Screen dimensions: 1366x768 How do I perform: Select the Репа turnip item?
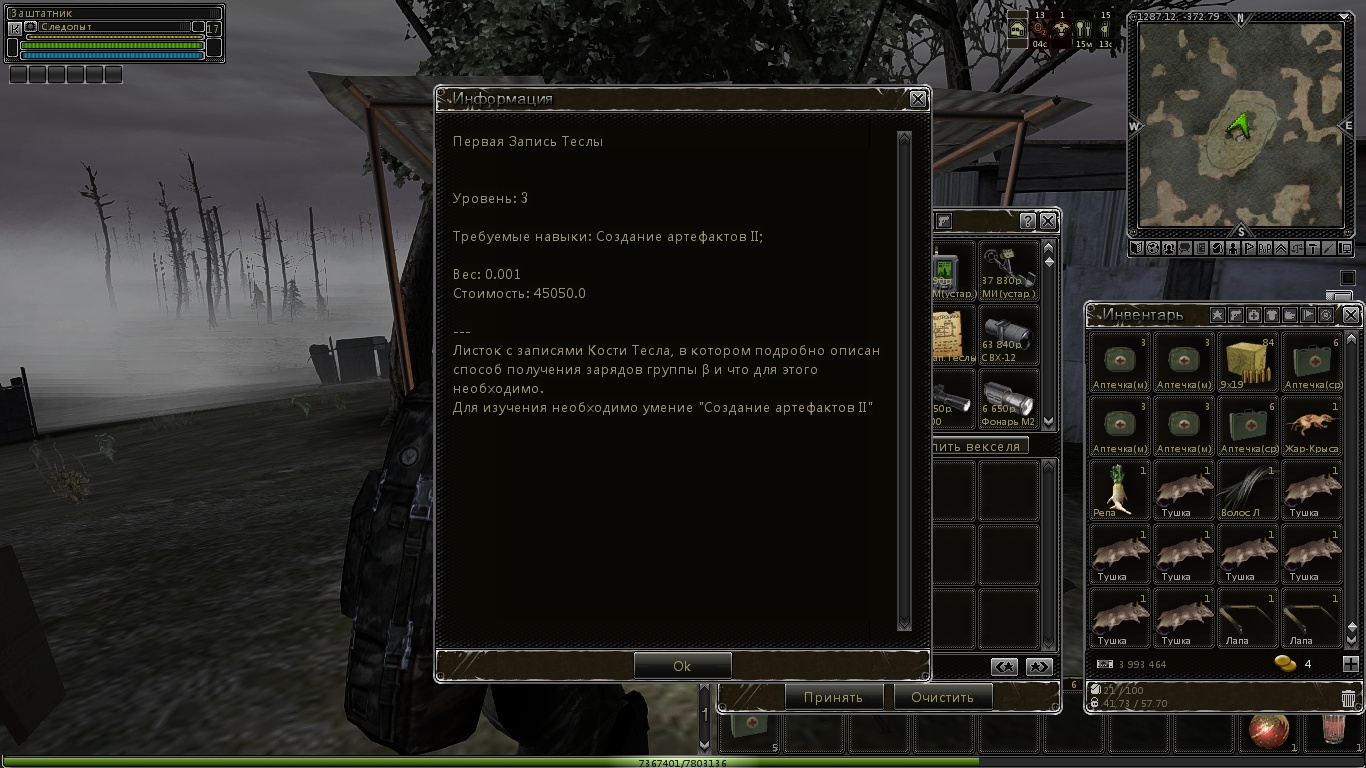(x=1119, y=490)
